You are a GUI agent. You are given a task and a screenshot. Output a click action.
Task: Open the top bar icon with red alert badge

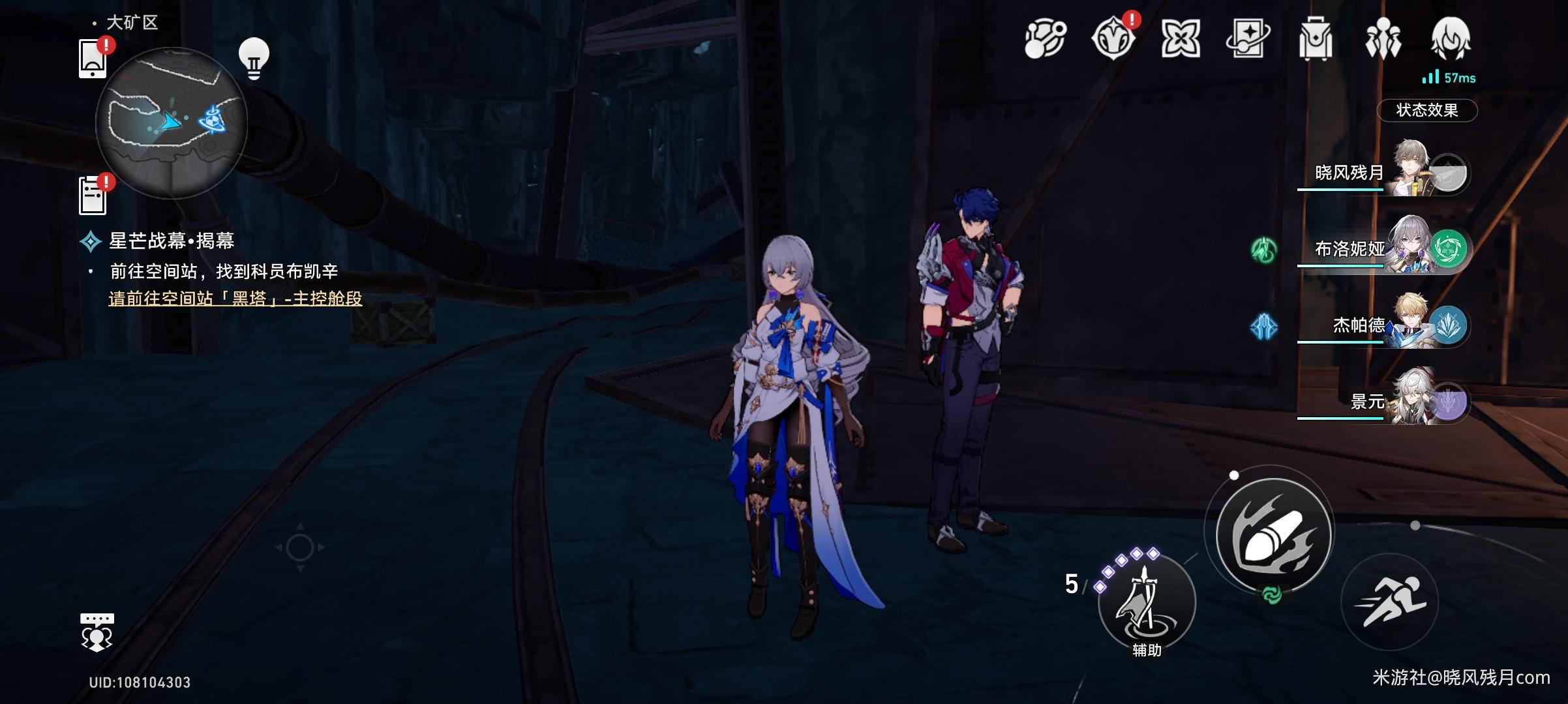pyautogui.click(x=1113, y=38)
